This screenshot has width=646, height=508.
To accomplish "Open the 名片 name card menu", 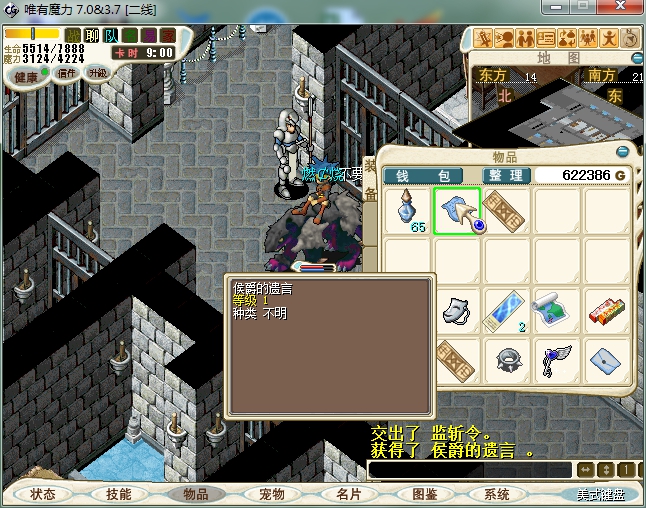I will 347,494.
